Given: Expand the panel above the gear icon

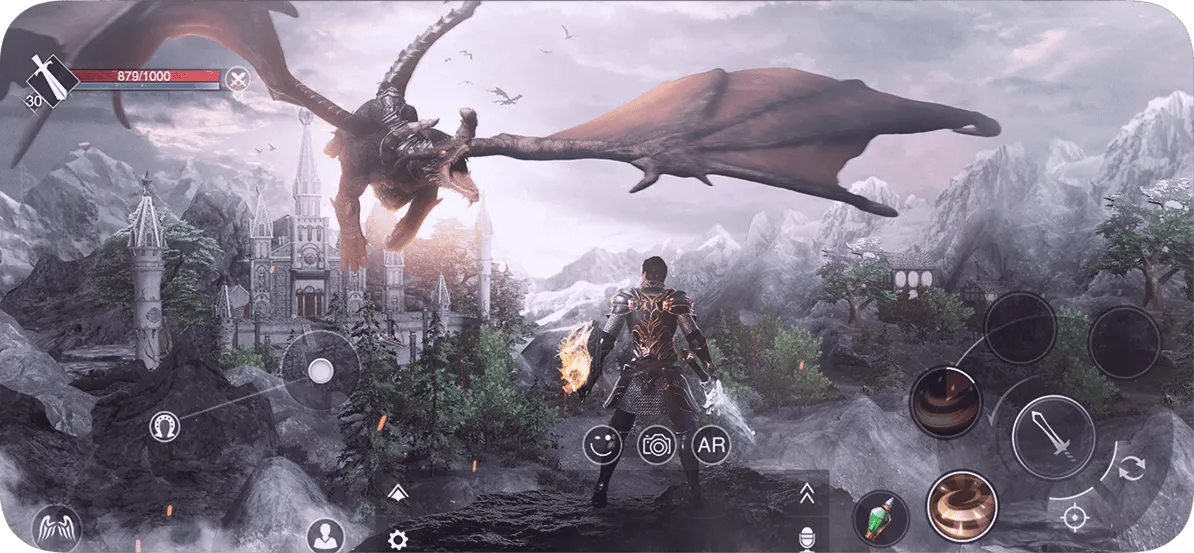Looking at the screenshot, I should (x=396, y=490).
